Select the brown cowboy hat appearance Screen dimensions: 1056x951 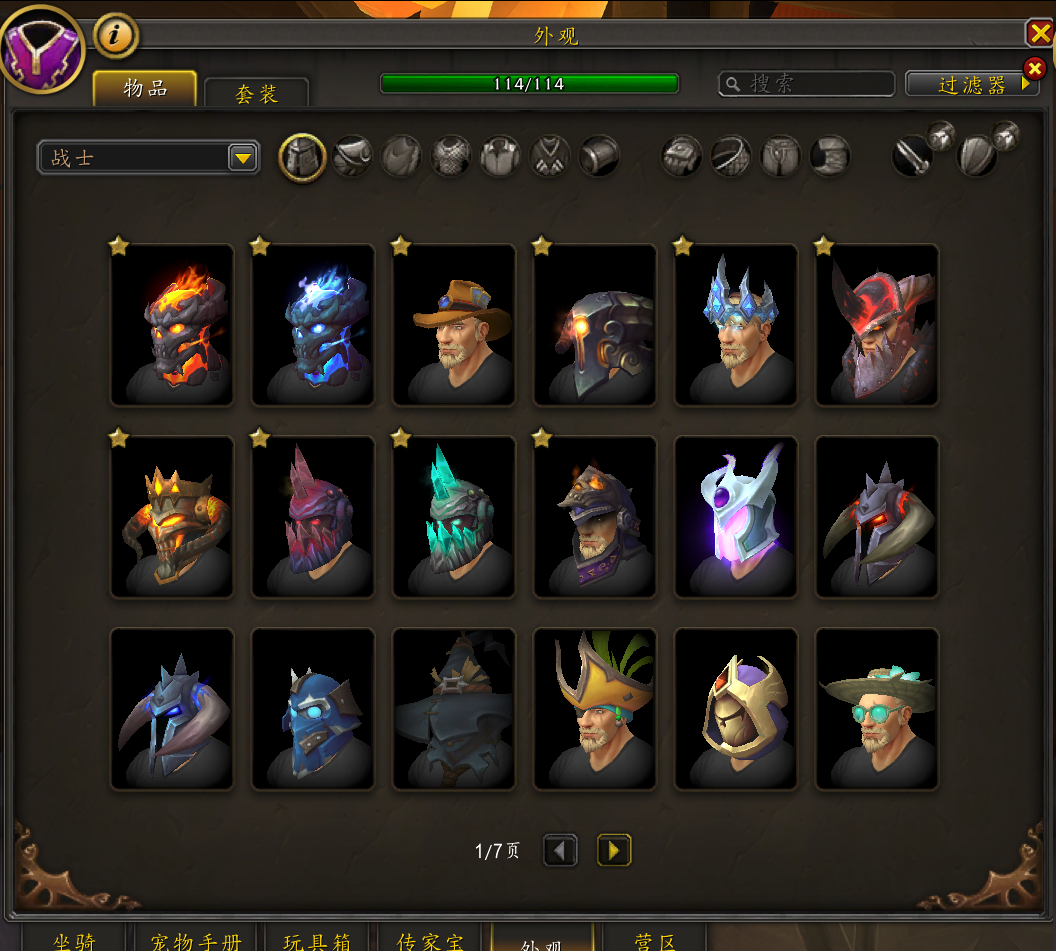pyautogui.click(x=454, y=325)
